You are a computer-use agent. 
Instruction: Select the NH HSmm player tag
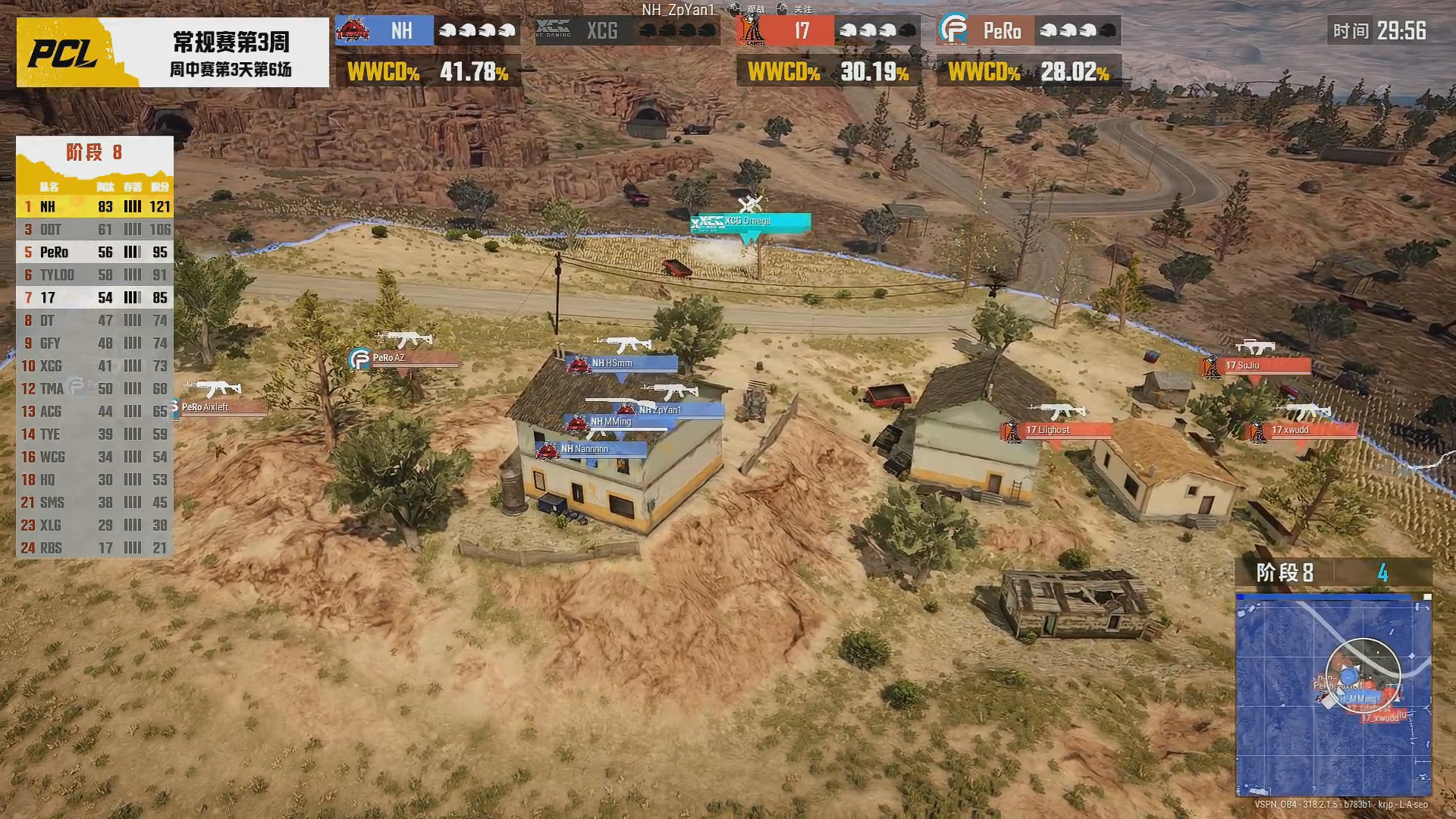point(621,364)
